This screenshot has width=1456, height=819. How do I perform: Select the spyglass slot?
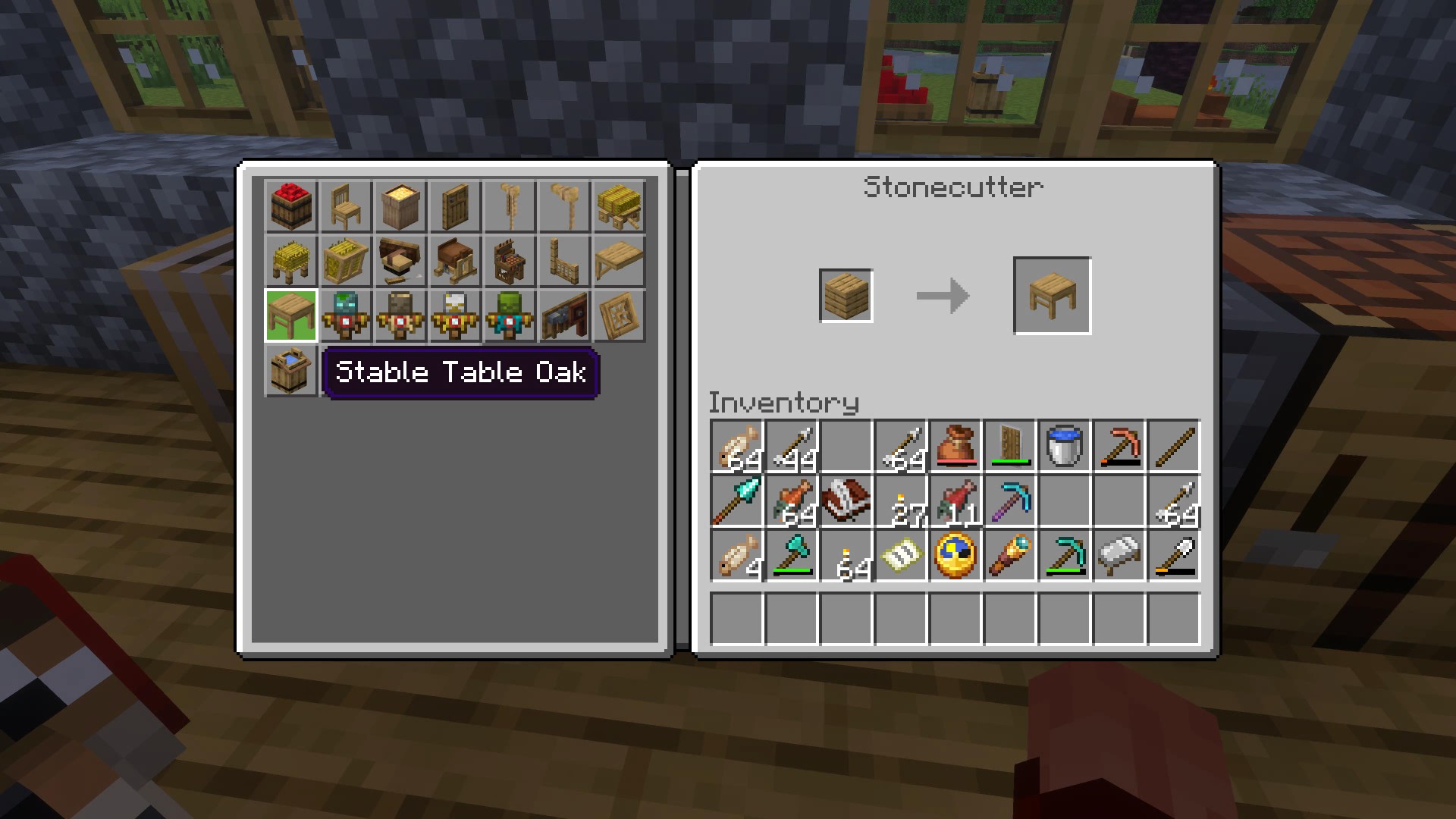click(1010, 555)
